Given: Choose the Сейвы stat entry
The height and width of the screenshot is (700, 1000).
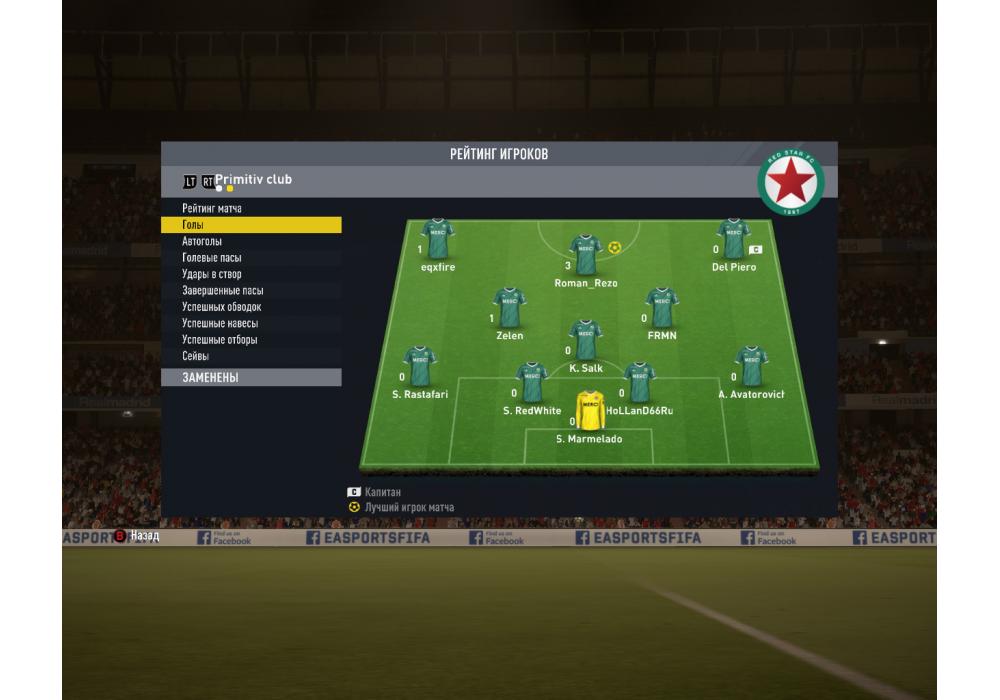Looking at the screenshot, I should 196,356.
